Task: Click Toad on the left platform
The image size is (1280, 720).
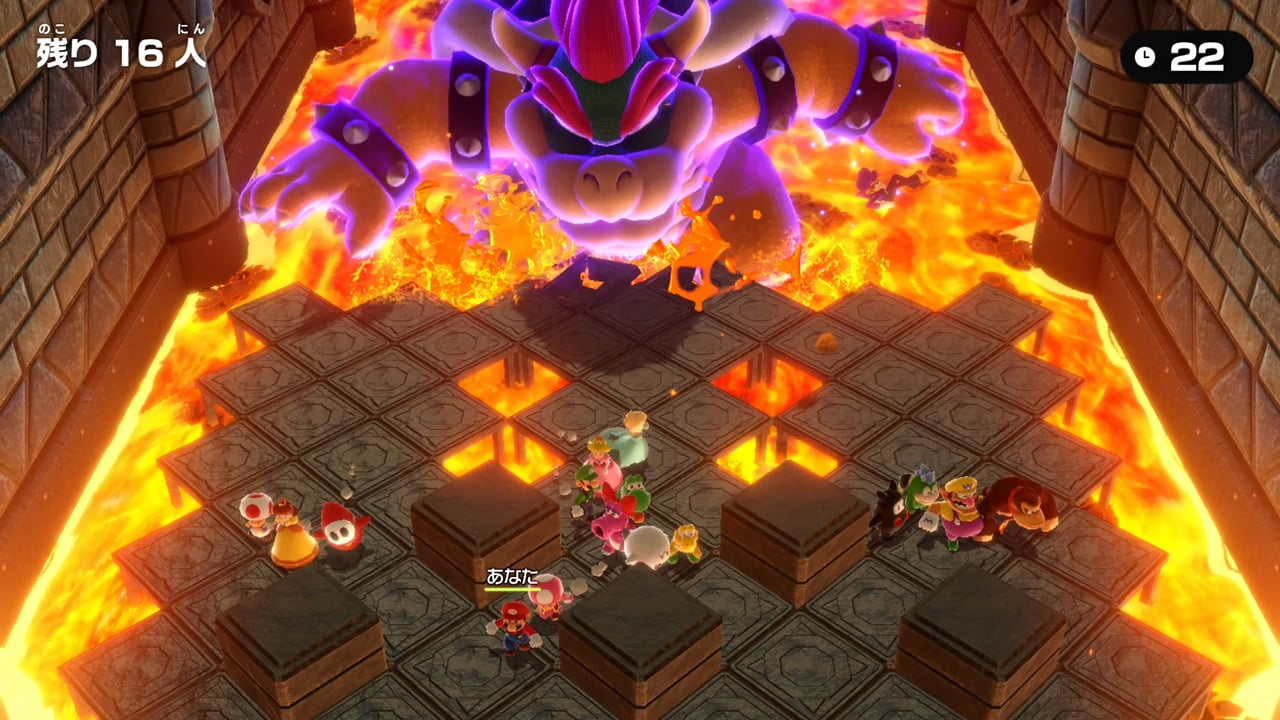Action: click(258, 512)
